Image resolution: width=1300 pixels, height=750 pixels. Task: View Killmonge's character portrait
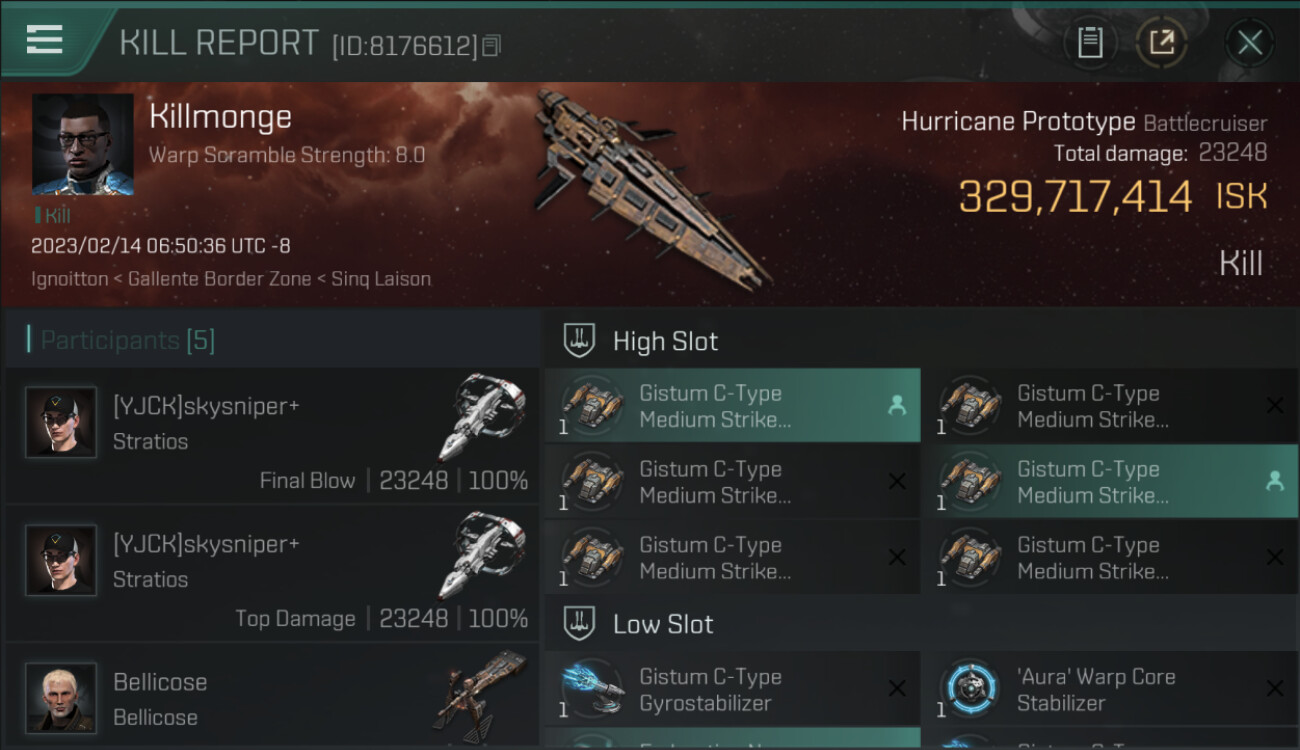82,144
